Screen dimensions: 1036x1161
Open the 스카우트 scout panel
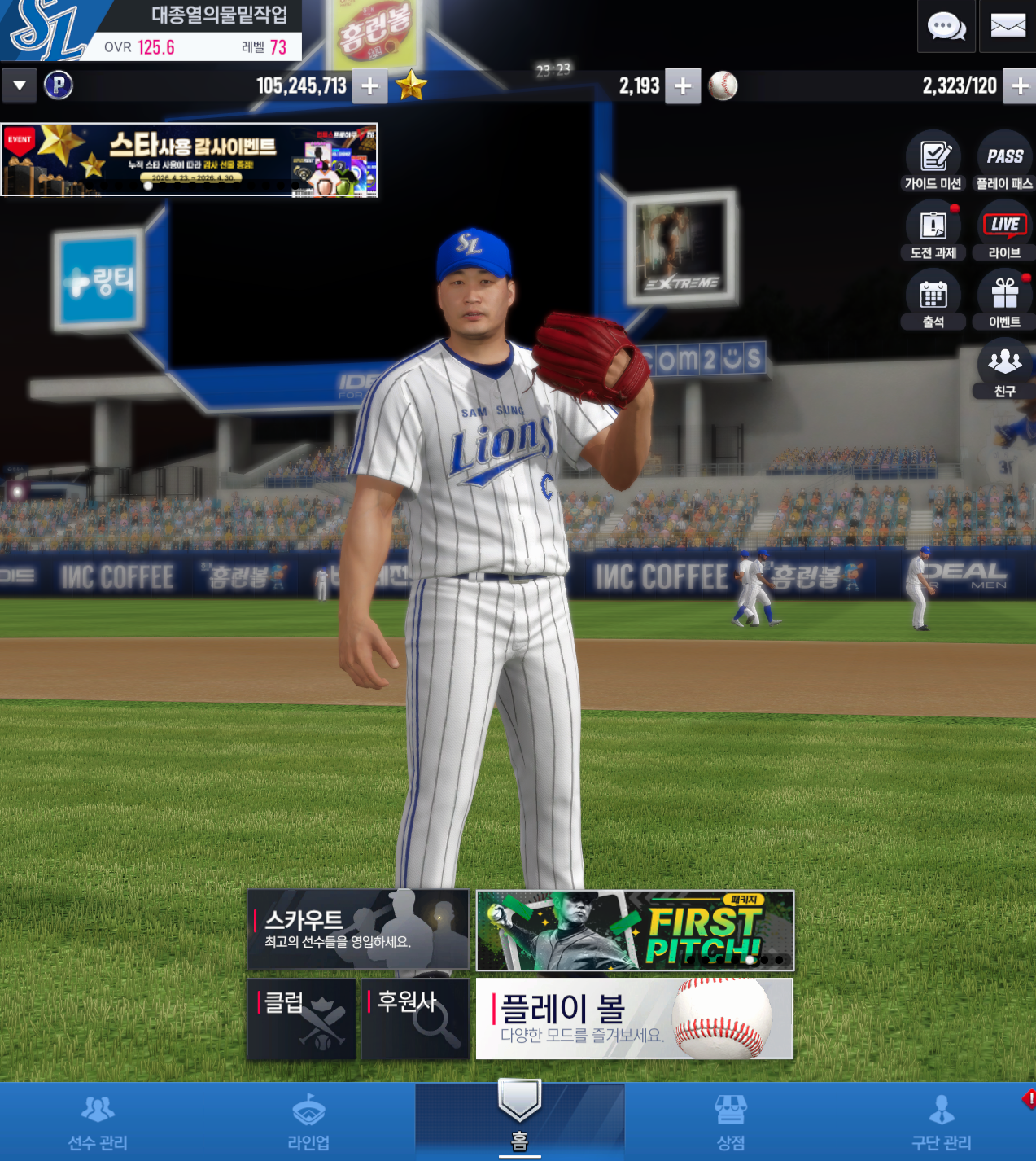coord(358,930)
